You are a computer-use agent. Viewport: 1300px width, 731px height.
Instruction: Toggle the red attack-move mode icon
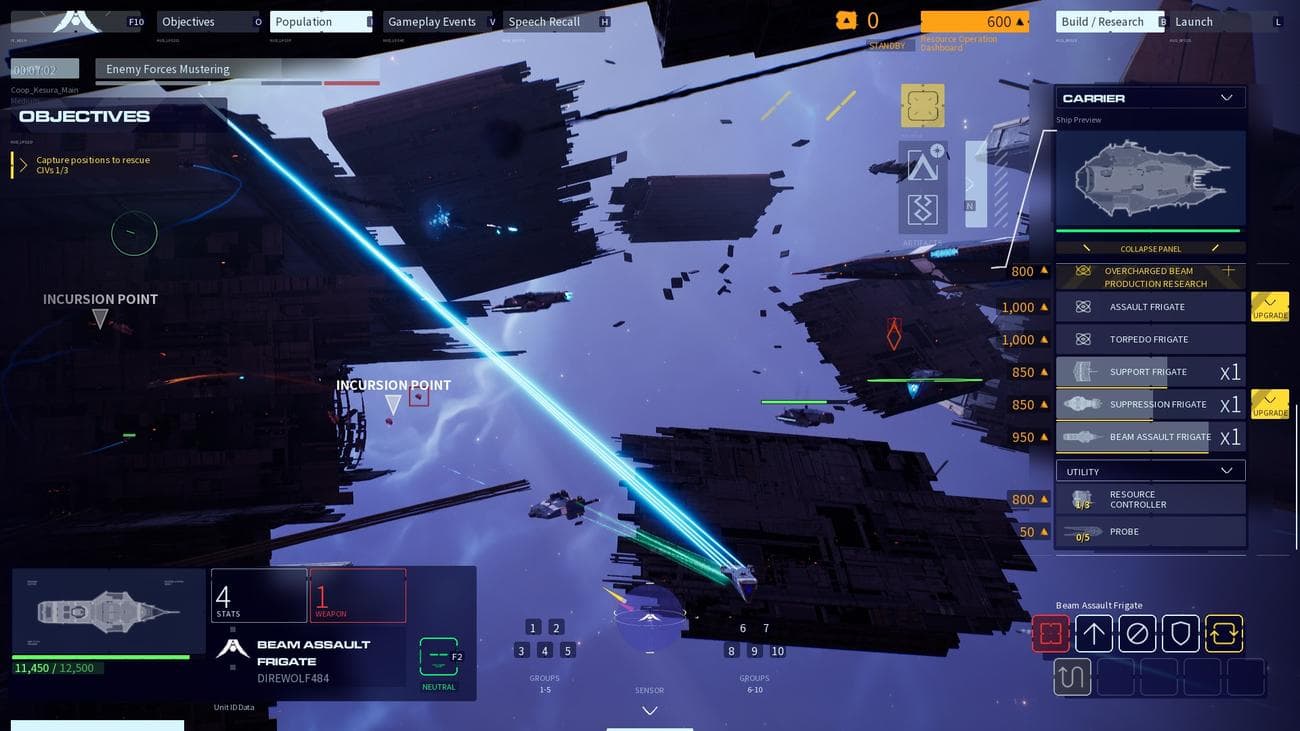coord(1051,633)
